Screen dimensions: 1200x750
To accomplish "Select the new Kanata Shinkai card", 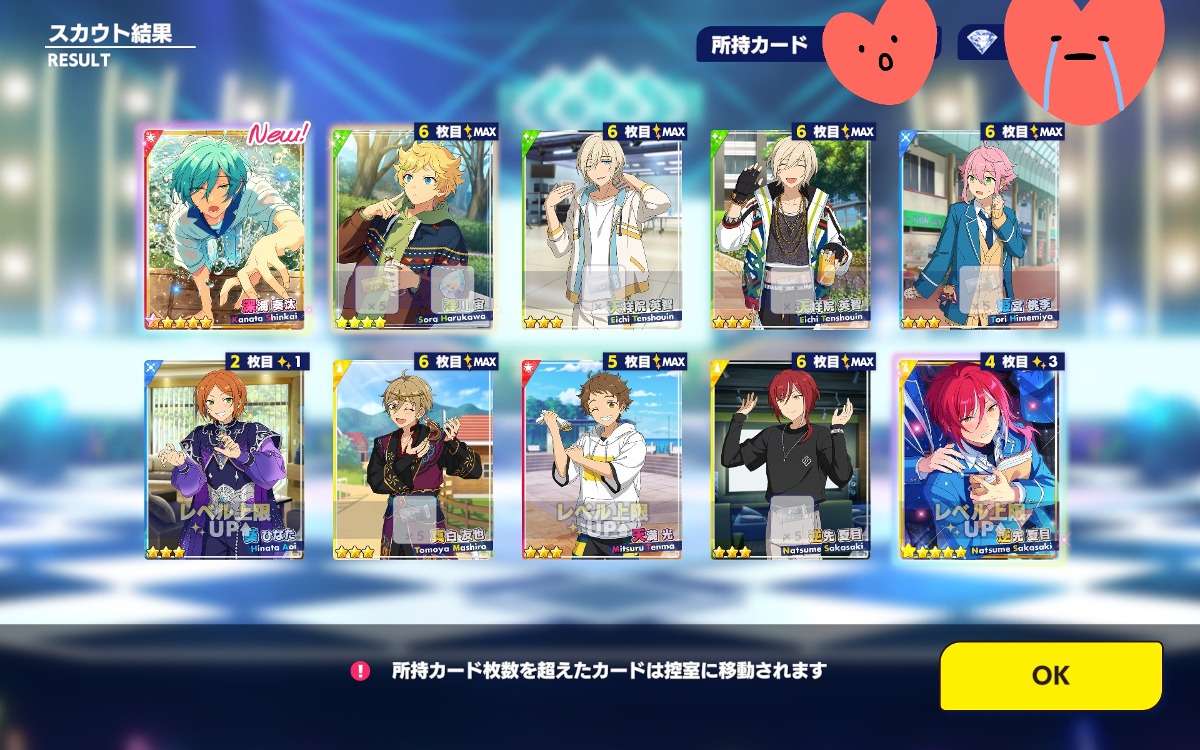I will click(227, 228).
